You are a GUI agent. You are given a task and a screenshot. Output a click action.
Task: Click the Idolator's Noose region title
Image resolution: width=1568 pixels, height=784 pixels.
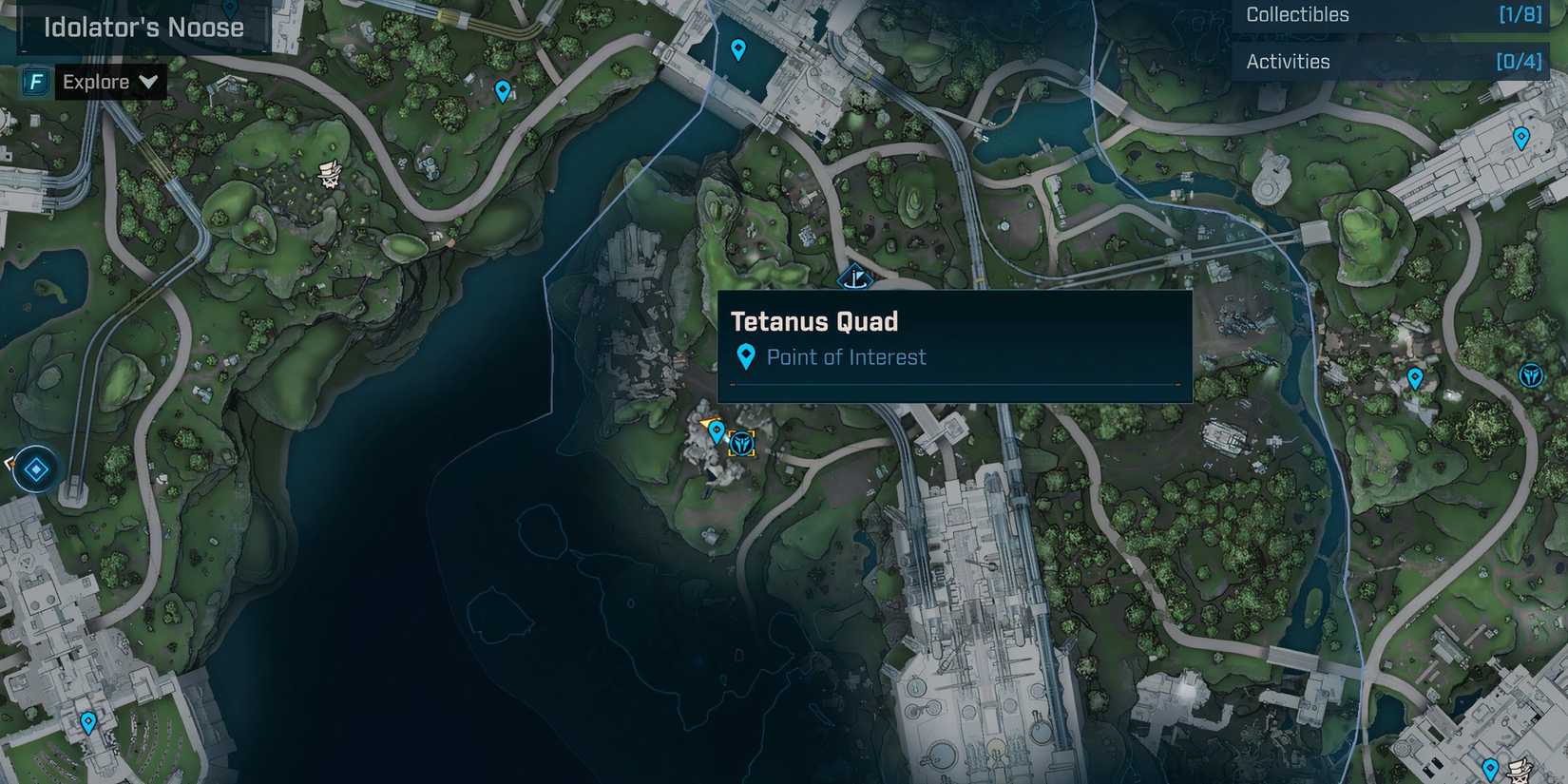coord(143,28)
